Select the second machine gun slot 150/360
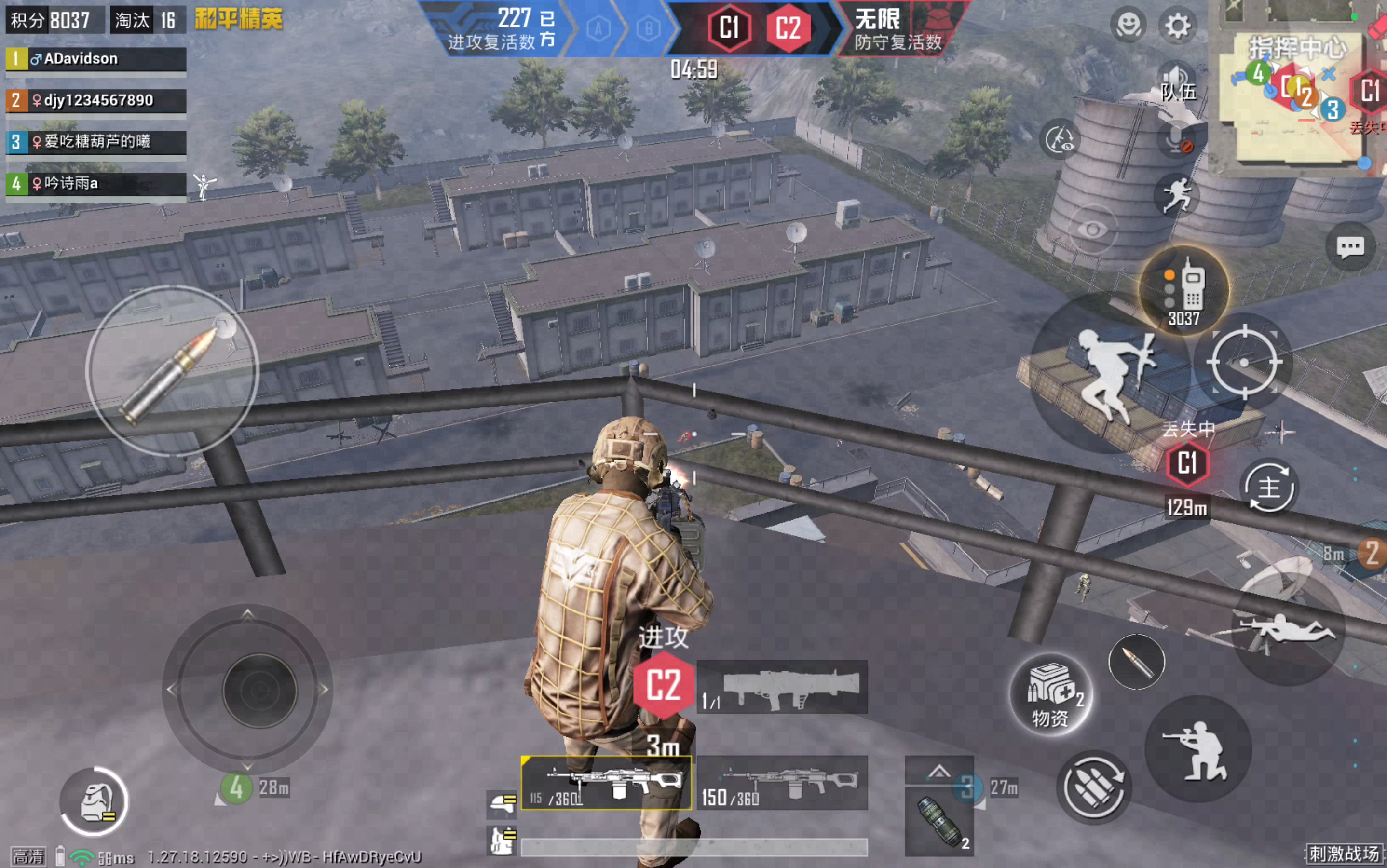 pyautogui.click(x=782, y=783)
